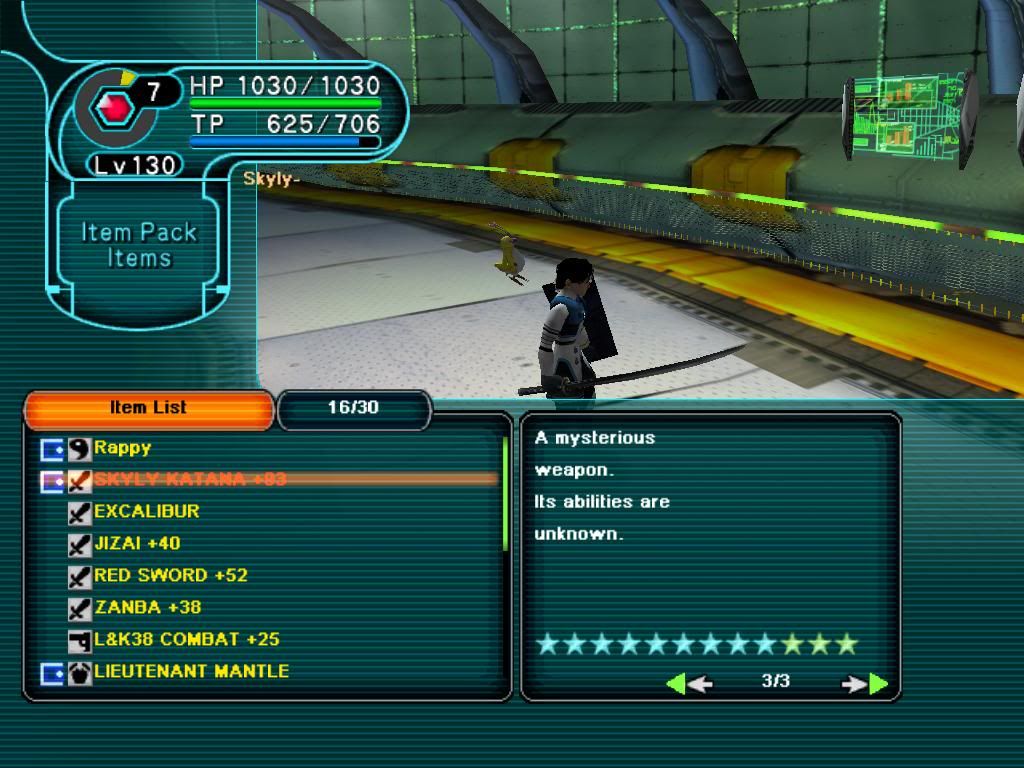Viewport: 1024px width, 768px height.
Task: Choose the SKYLY KATANA +83 entry
Action: pyautogui.click(x=190, y=479)
